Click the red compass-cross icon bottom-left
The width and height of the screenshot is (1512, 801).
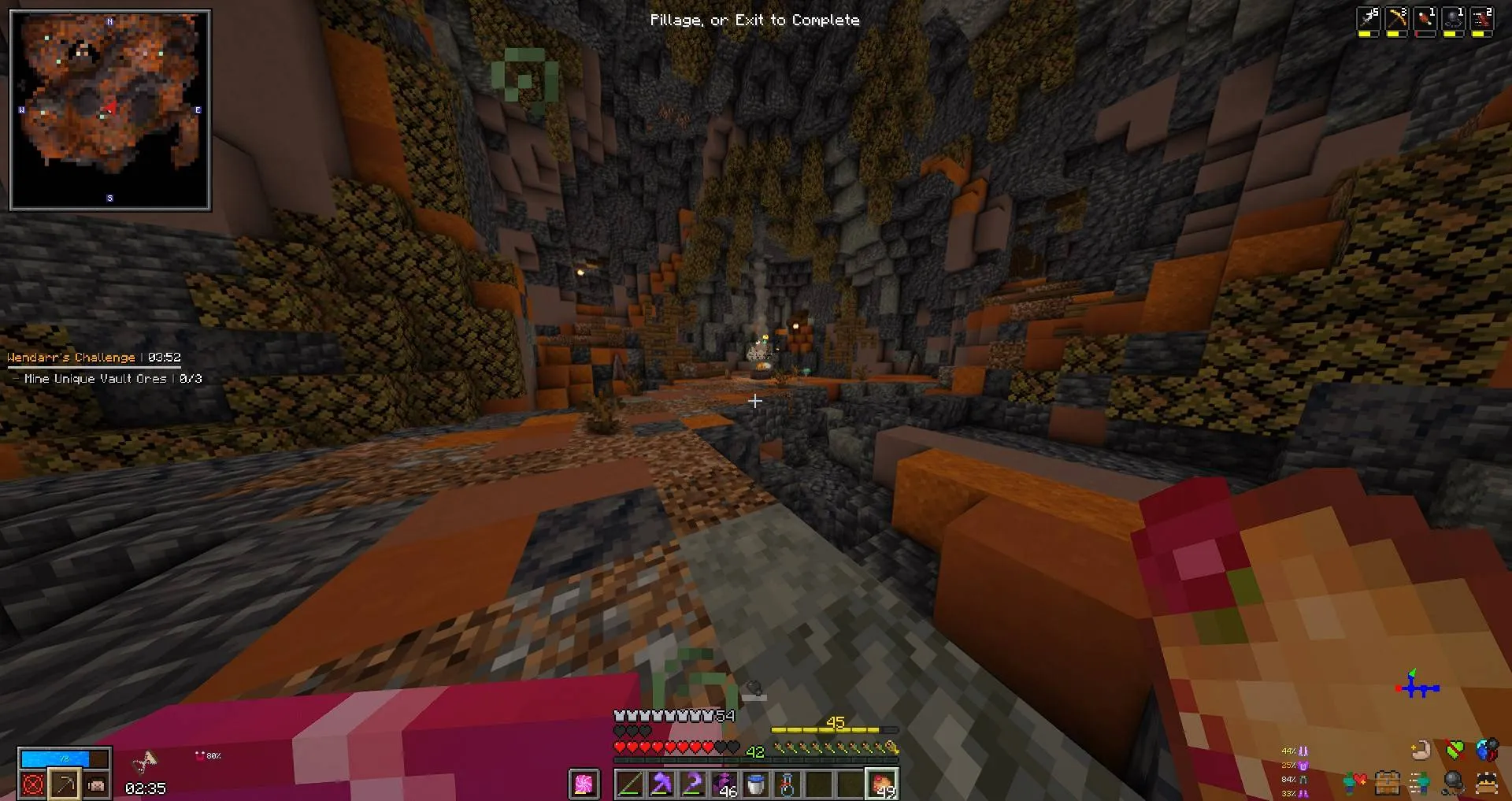click(x=32, y=784)
